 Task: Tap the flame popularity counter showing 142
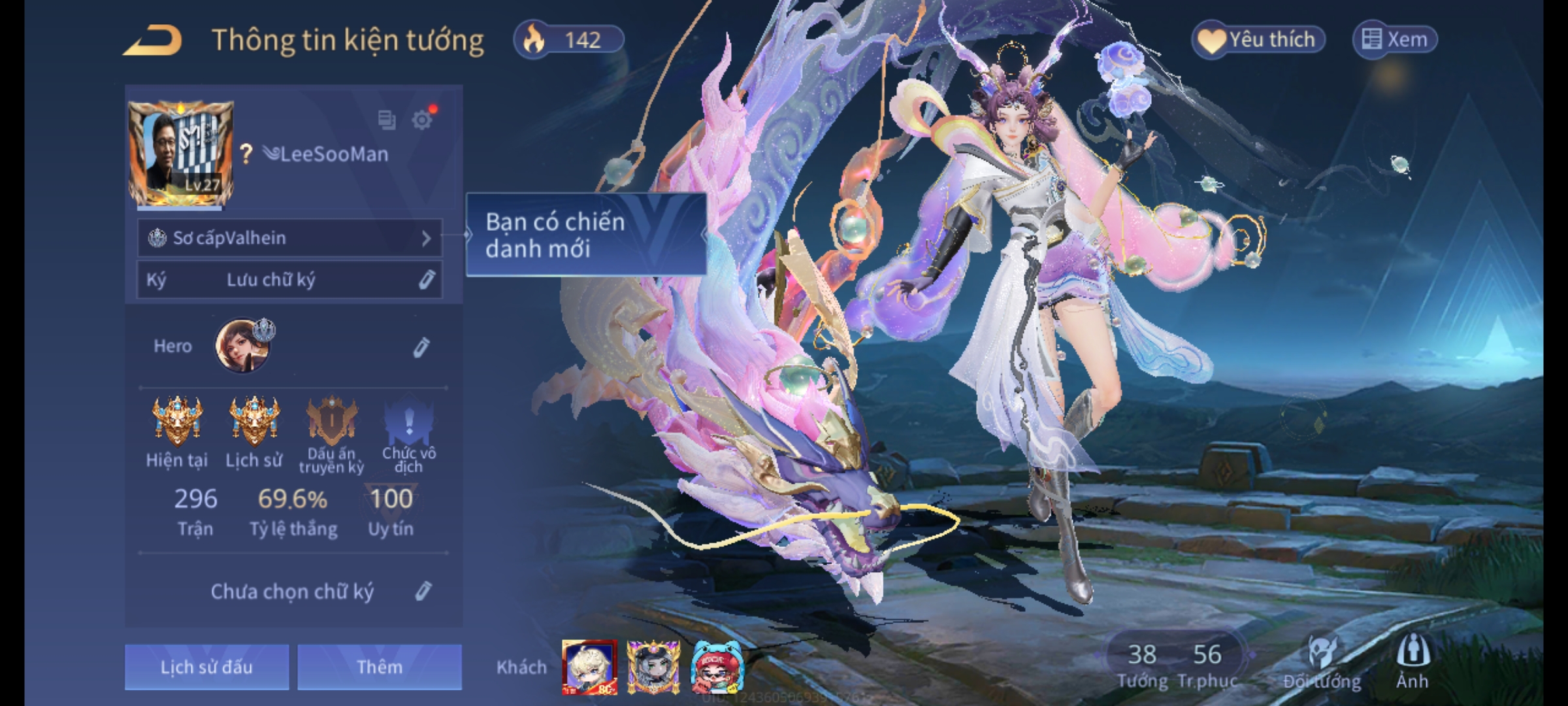click(x=568, y=40)
